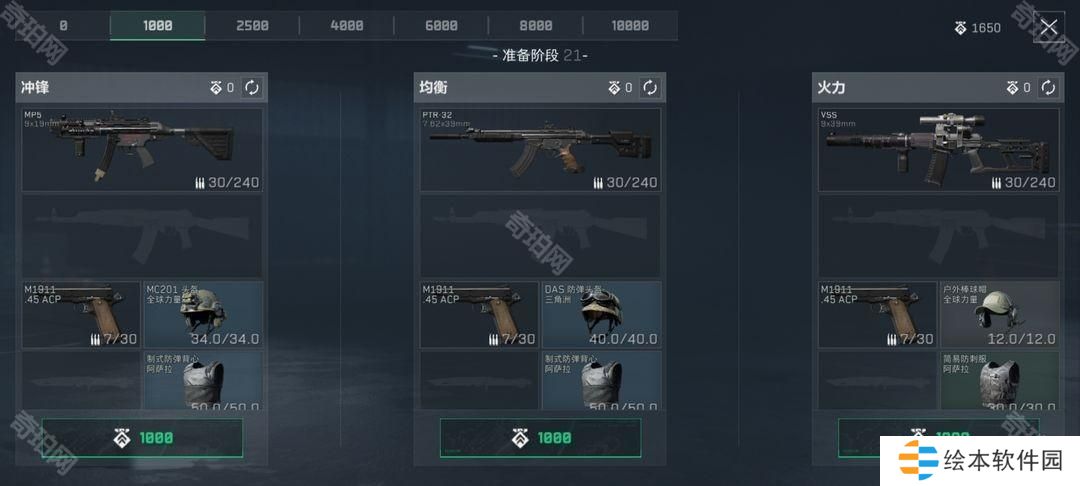Image resolution: width=1080 pixels, height=486 pixels.
Task: Select the 简易防刺服 armor slot
Action: pyautogui.click(x=999, y=380)
